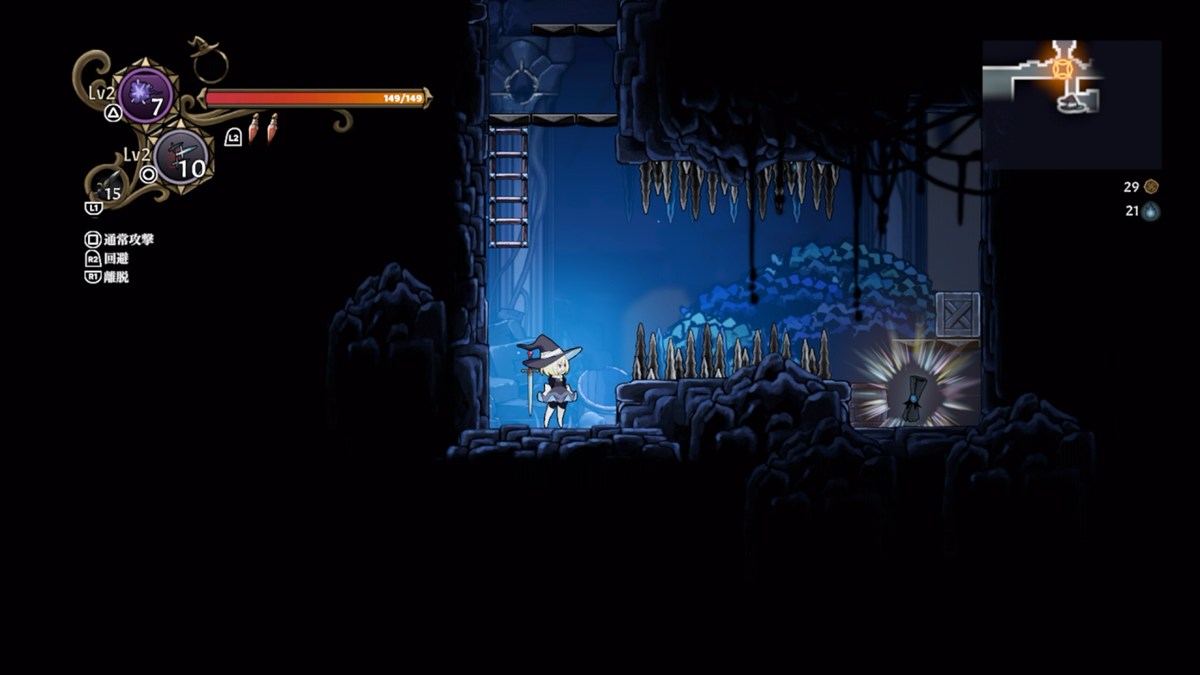Open the minimap in the corner
1200x675 pixels.
tap(1071, 104)
